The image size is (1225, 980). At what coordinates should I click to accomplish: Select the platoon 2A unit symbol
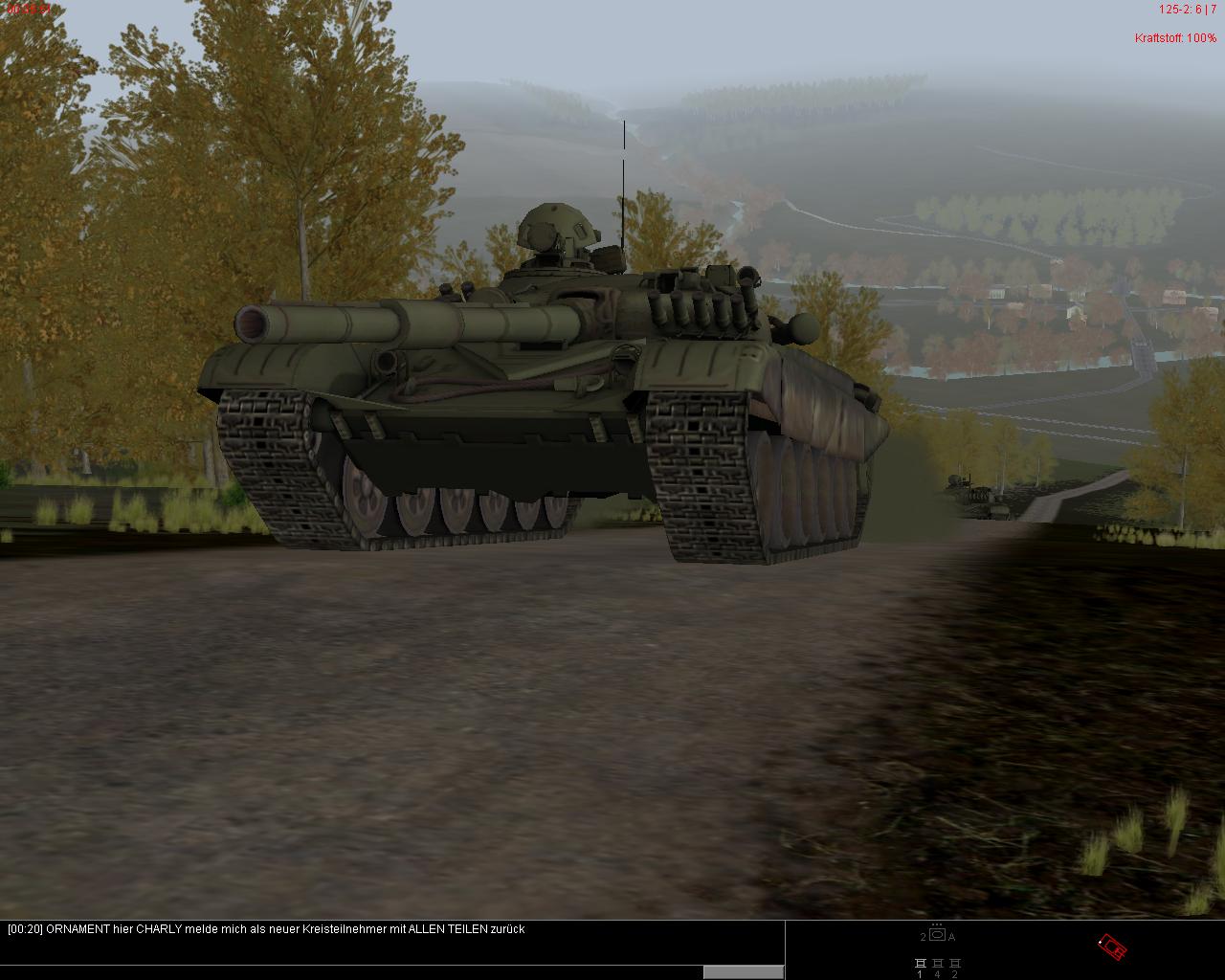tap(937, 935)
